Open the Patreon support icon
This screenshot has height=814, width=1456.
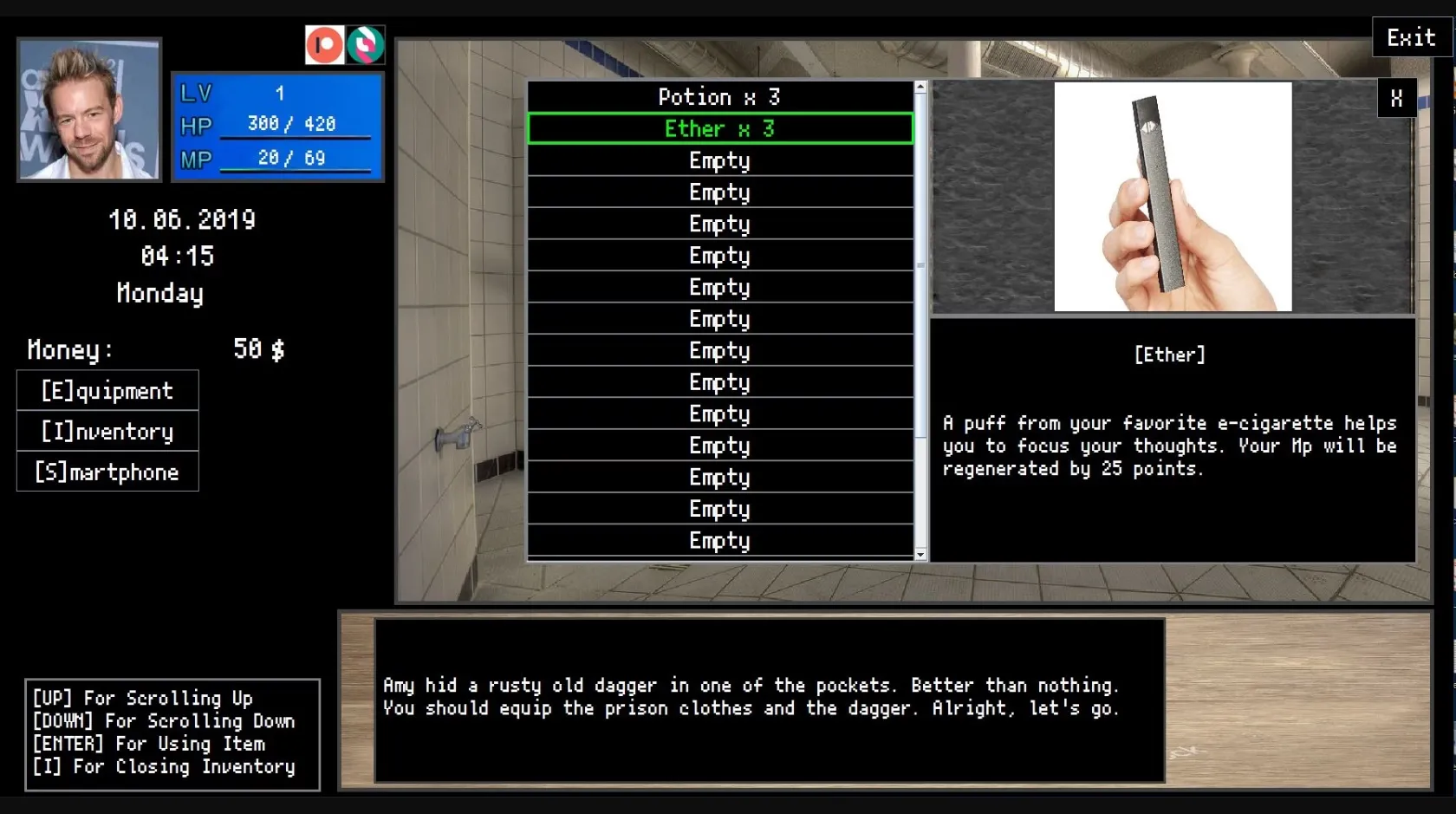click(325, 44)
